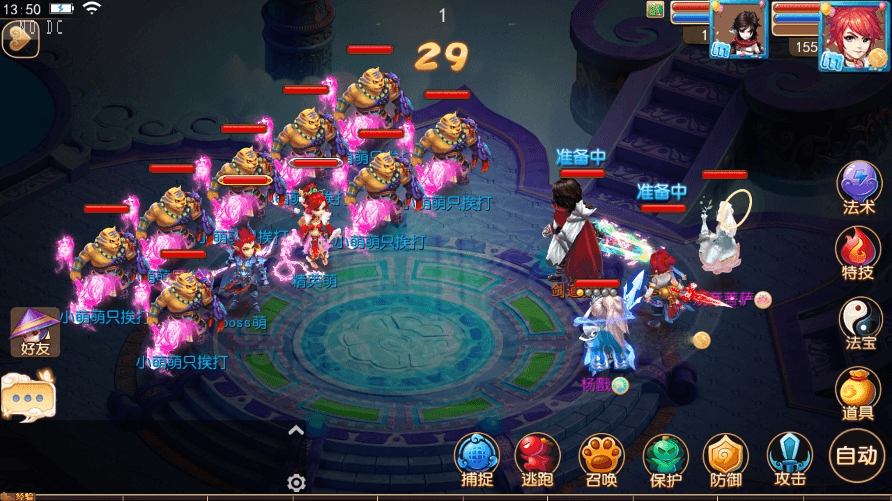Expand the chat panel up arrow
892x501 pixels.
(x=296, y=431)
